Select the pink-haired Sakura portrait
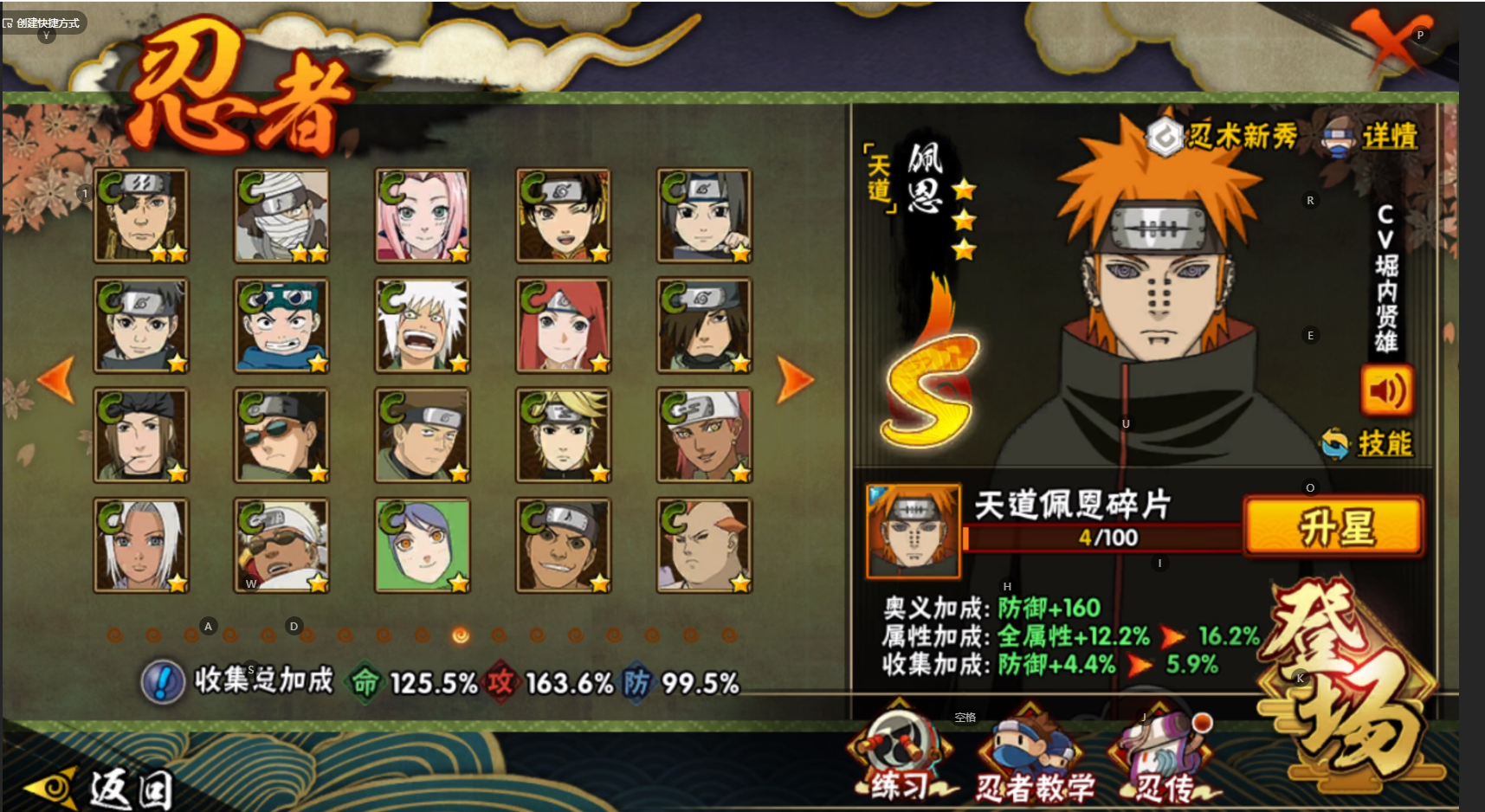 tap(423, 216)
